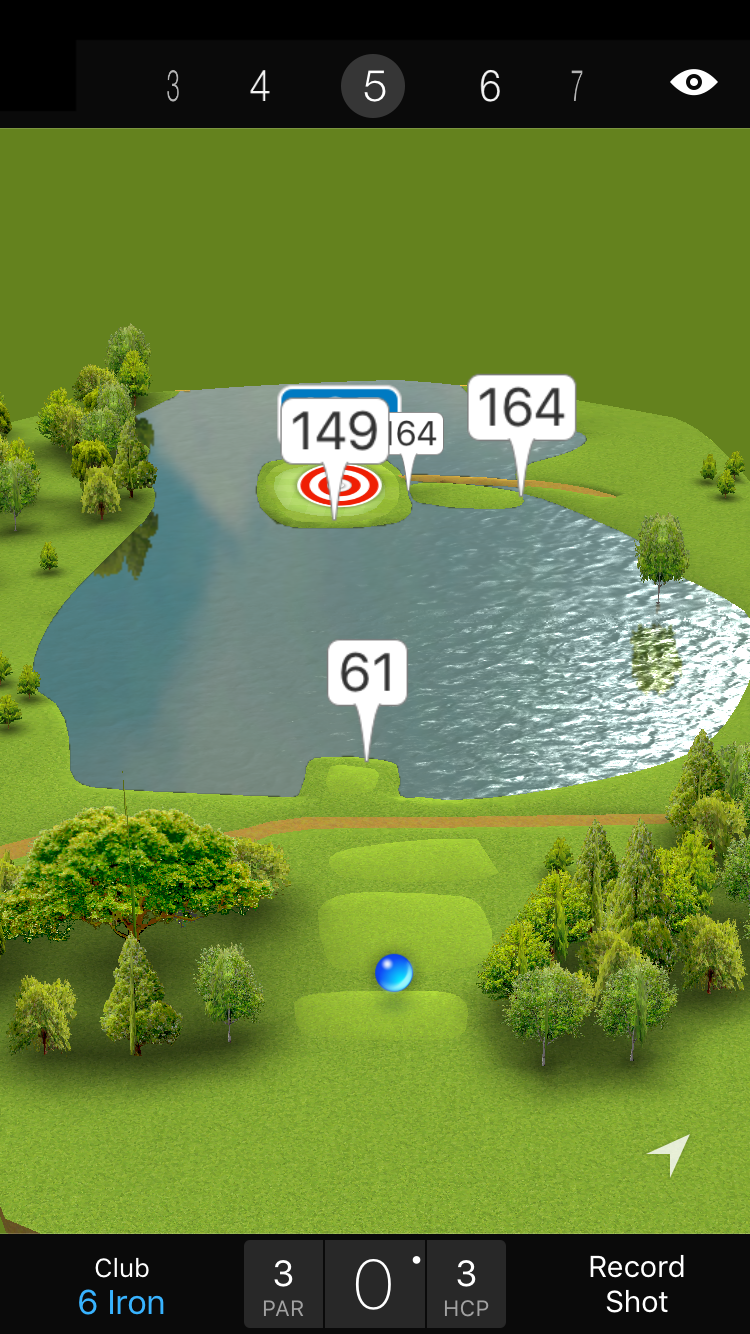This screenshot has height=1334, width=750.
Task: Switch to hole 3
Action: pyautogui.click(x=173, y=87)
